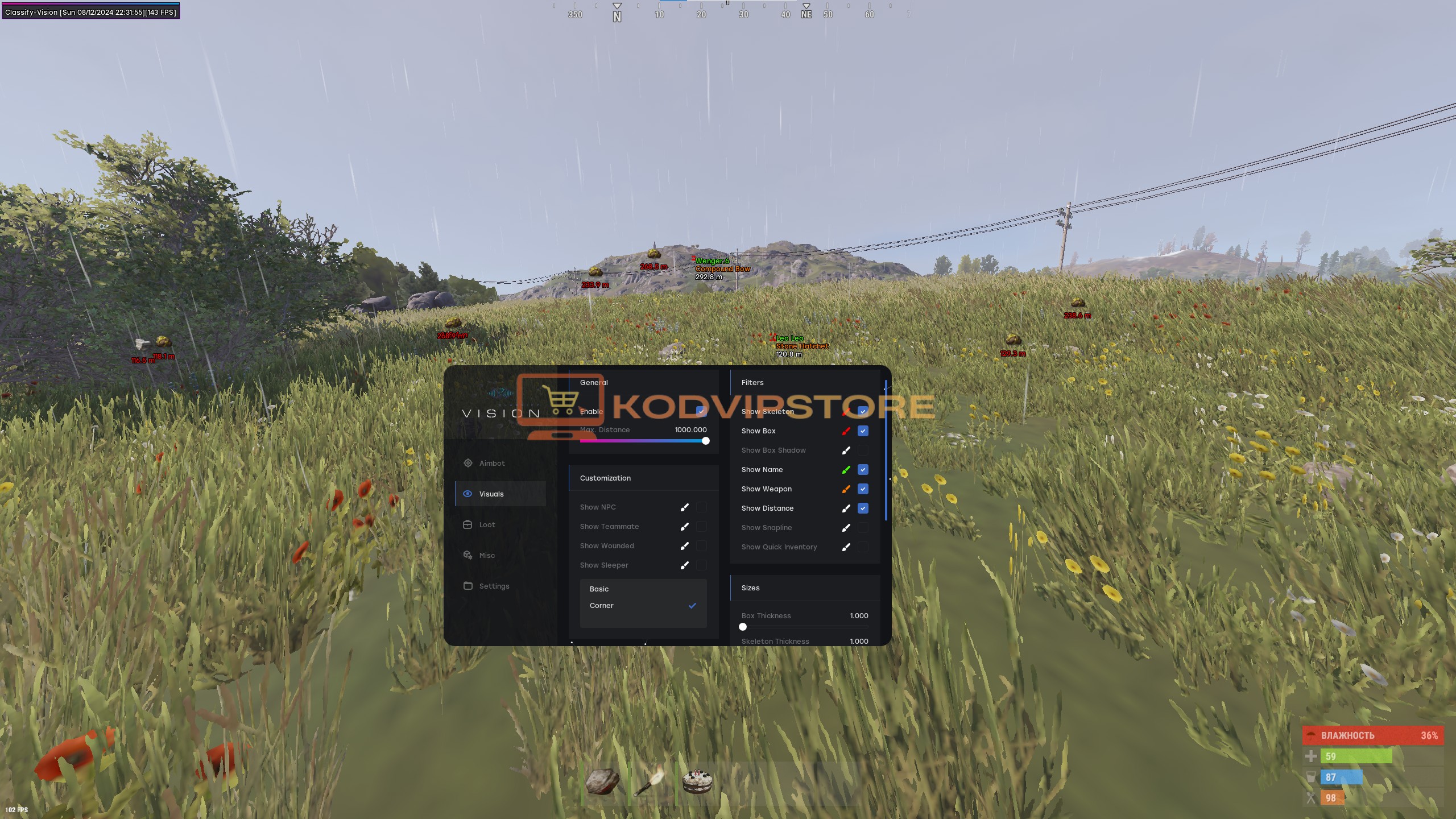Open the Aimbot section

(x=493, y=463)
